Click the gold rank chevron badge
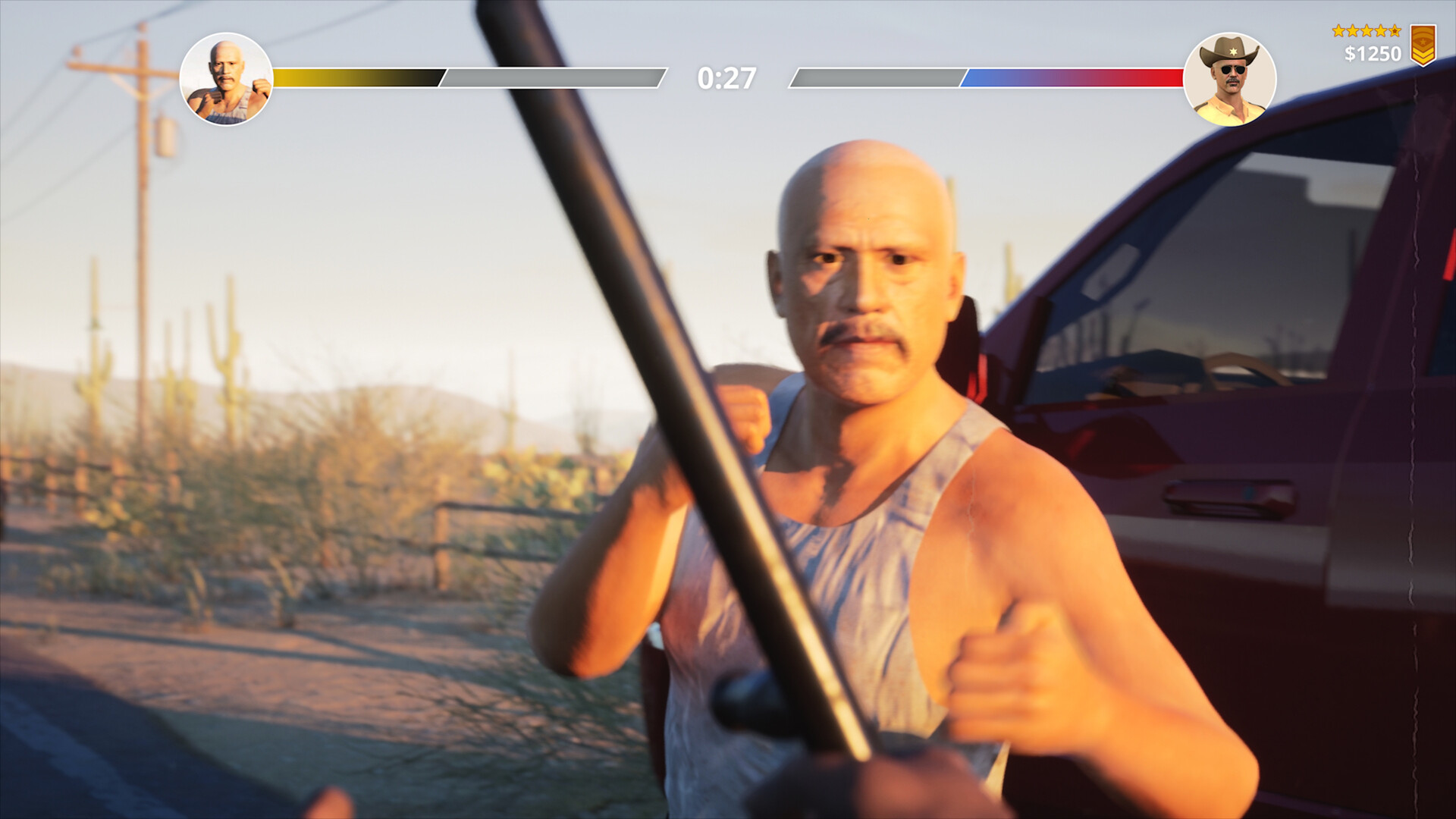The image size is (1456, 819). tap(1423, 45)
